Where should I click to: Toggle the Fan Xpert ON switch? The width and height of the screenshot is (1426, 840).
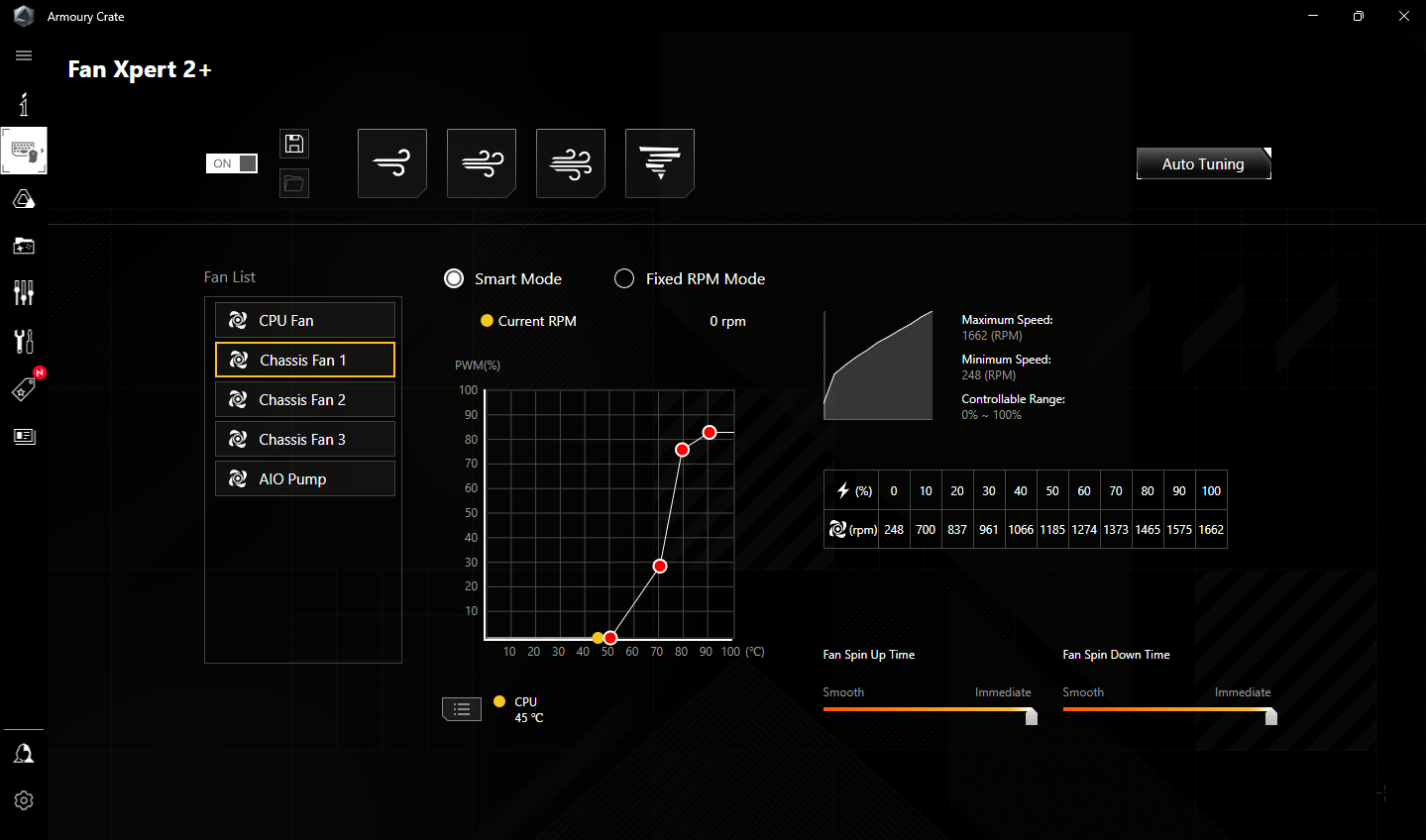(x=232, y=163)
